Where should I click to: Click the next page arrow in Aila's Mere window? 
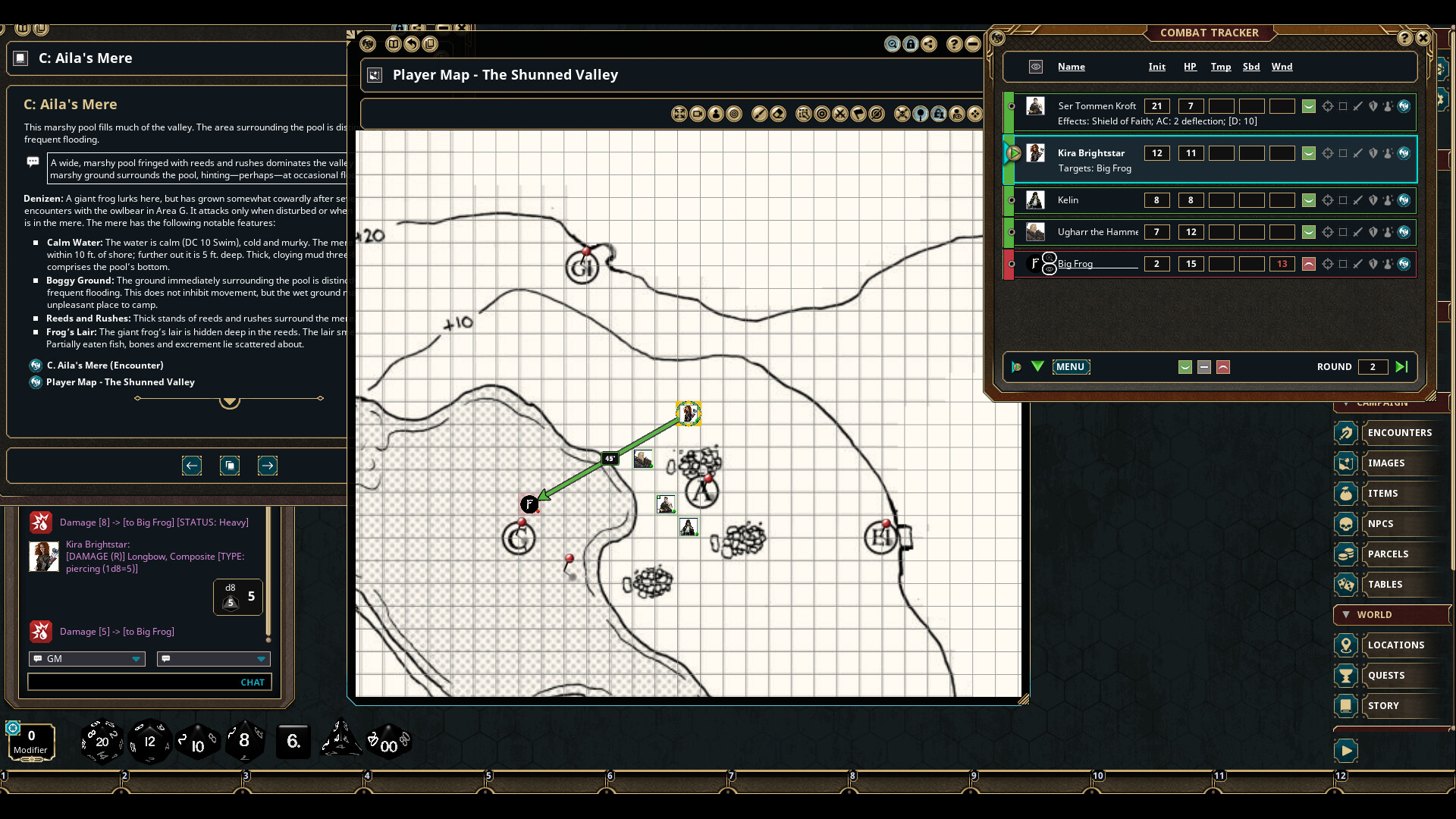[x=268, y=466]
